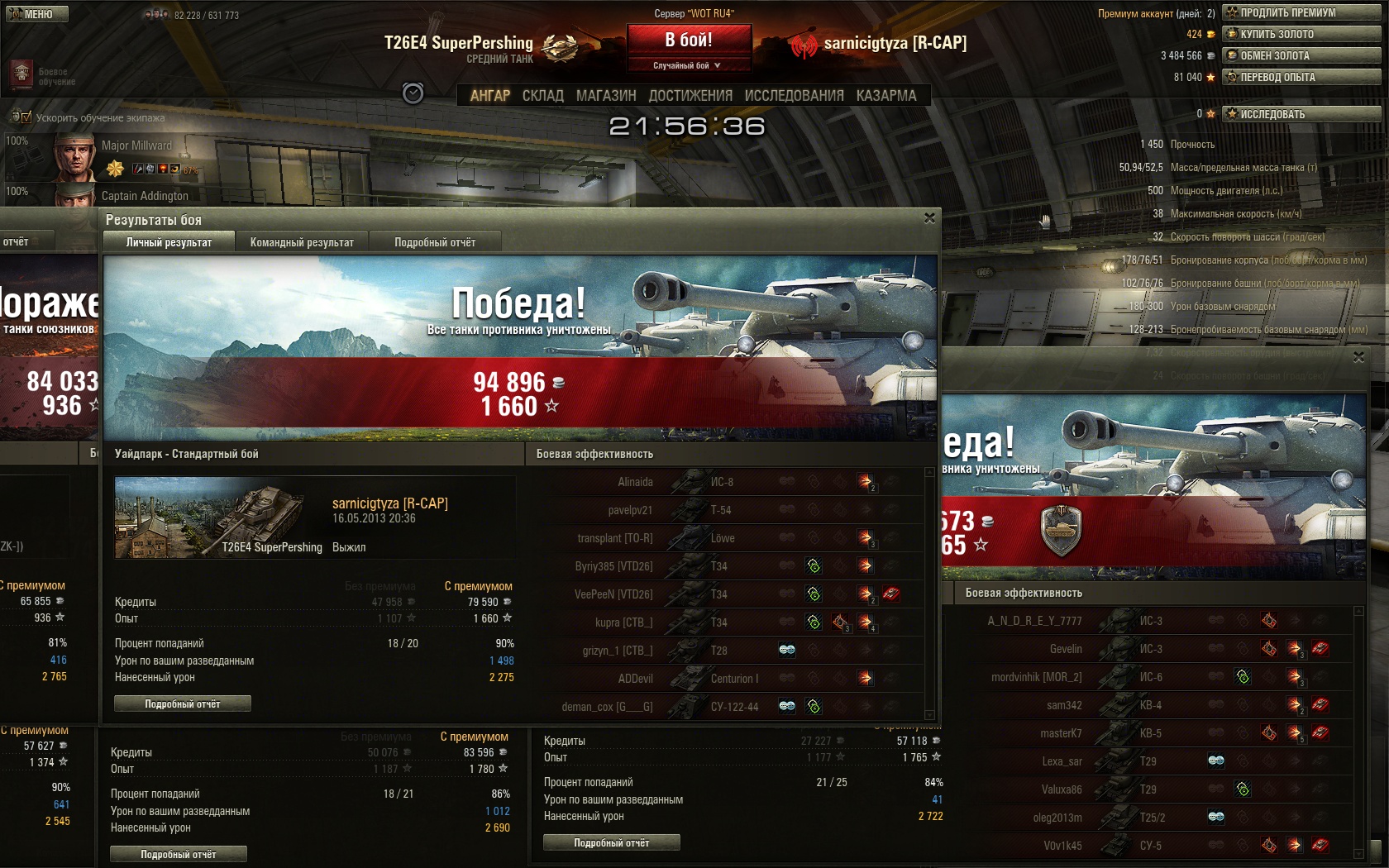Click the КУПИТЬ ЗОЛОТО button
This screenshot has height=868, width=1389.
1301,34
